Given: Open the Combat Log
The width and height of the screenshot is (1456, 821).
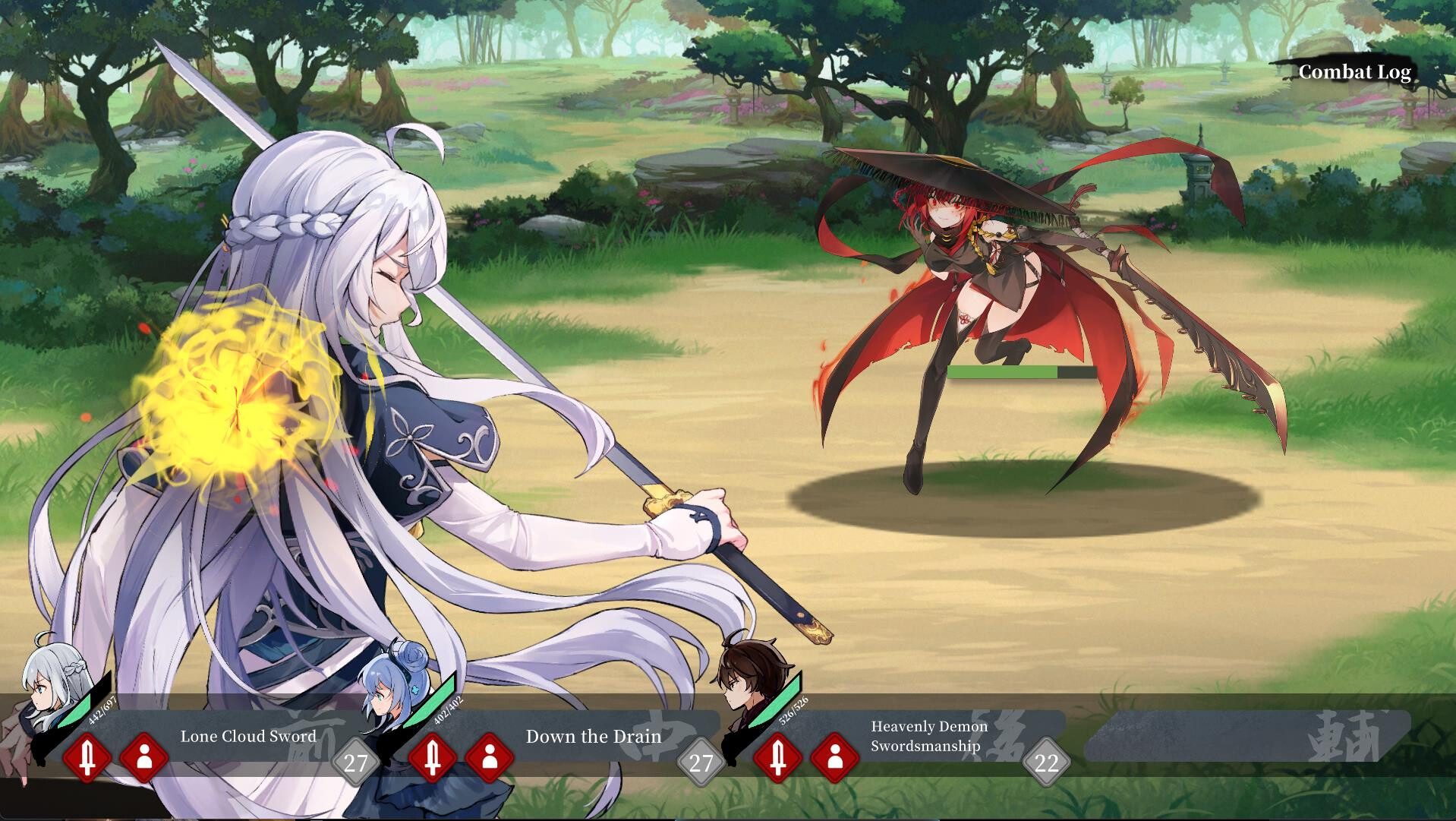Looking at the screenshot, I should [1356, 73].
